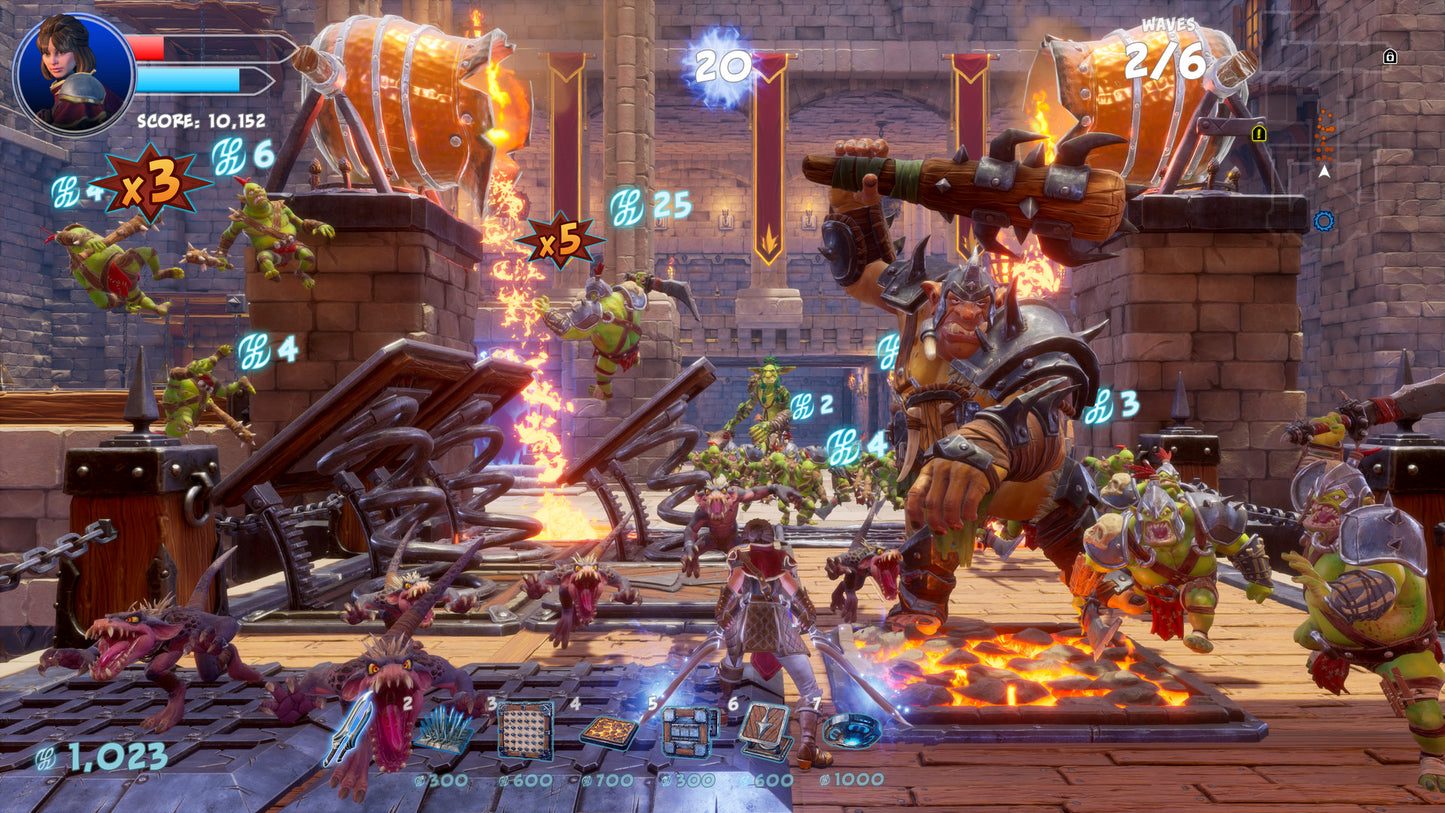Click the player arrow marker on the minimap
Image resolution: width=1445 pixels, height=813 pixels.
1324,171
